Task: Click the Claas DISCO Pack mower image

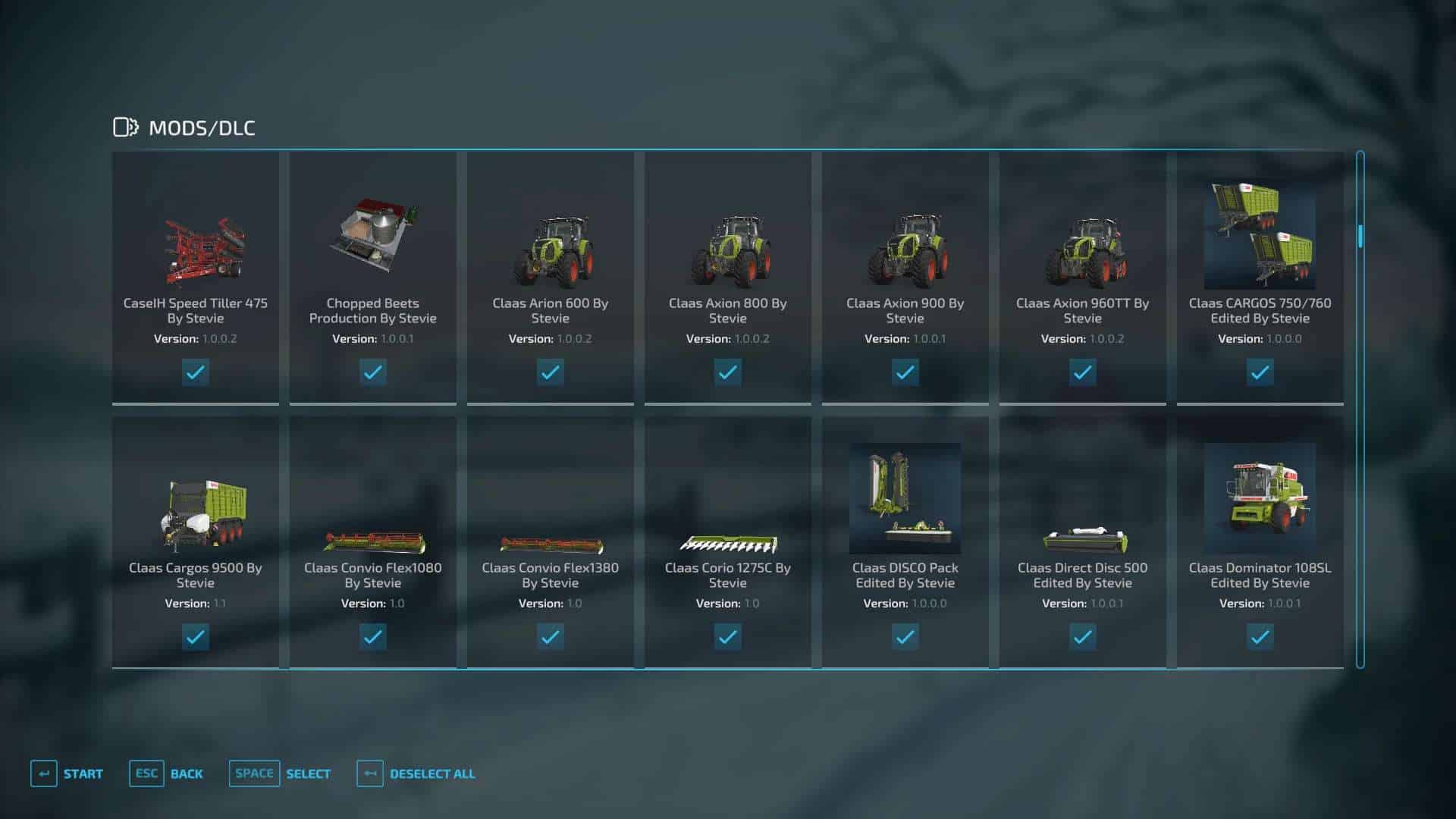Action: (905, 497)
